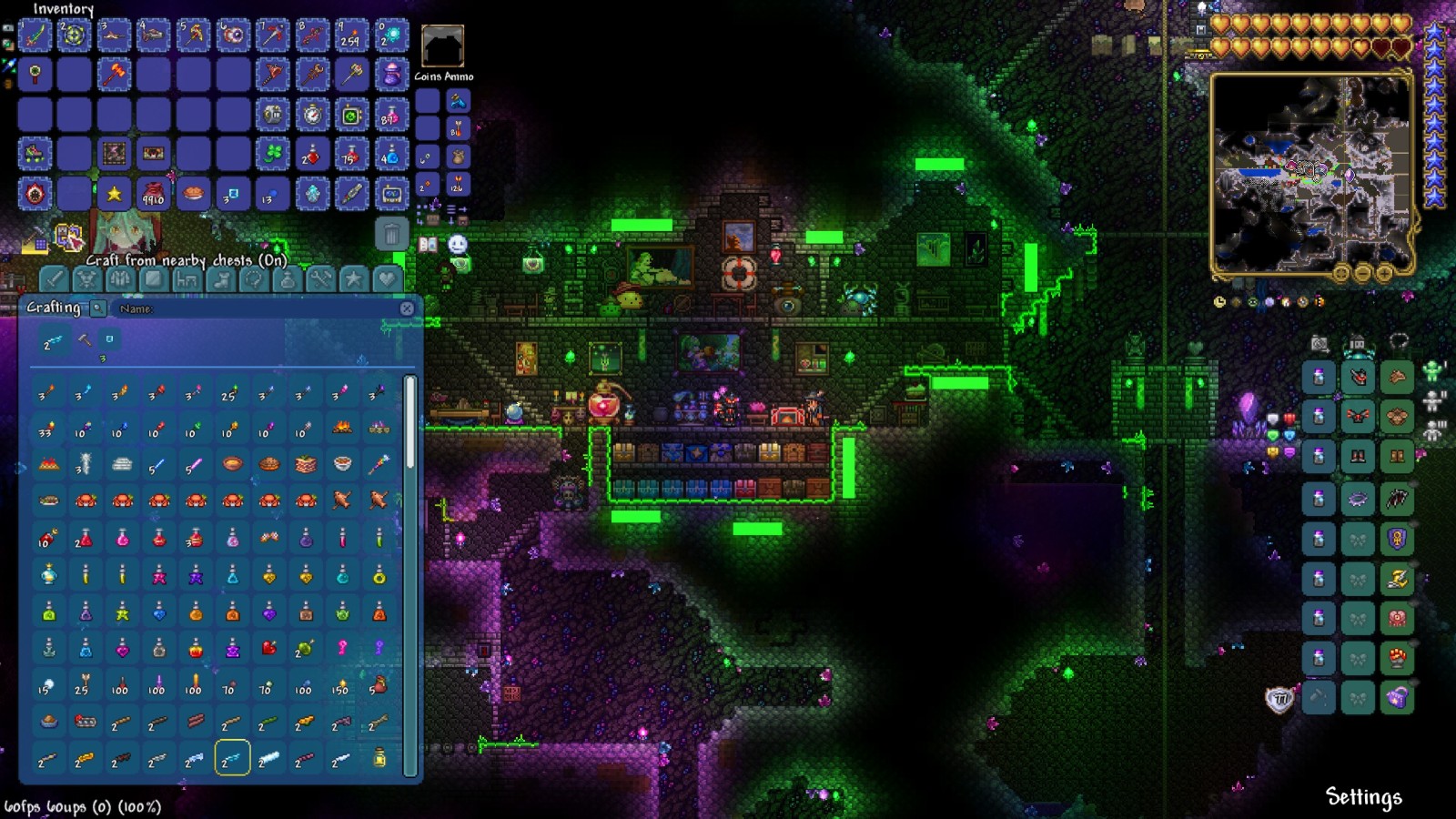Filter recipes by the furniture category
This screenshot has width=1456, height=819.
tap(185, 279)
